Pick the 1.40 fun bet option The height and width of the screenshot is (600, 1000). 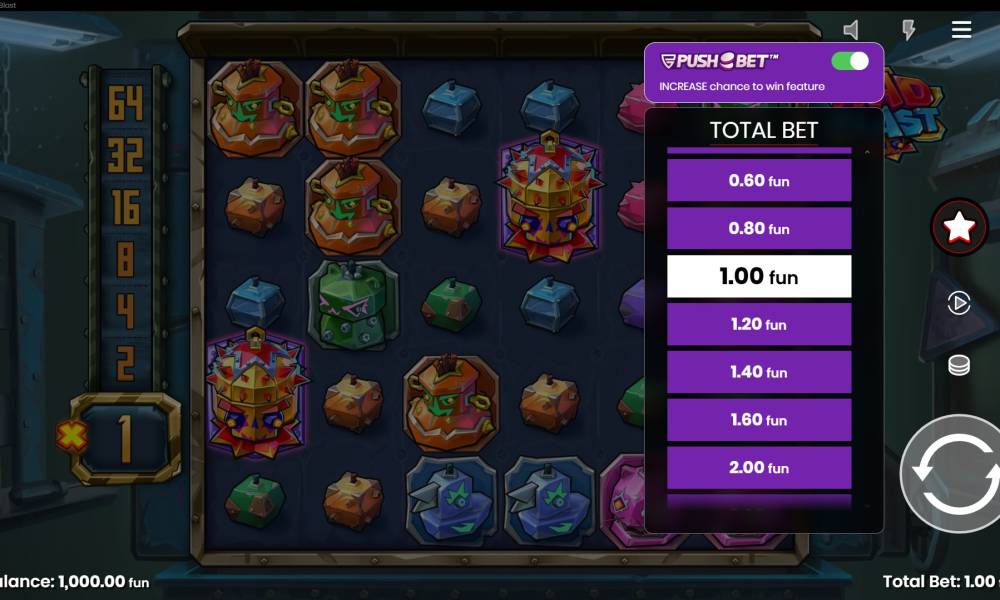[x=759, y=372]
